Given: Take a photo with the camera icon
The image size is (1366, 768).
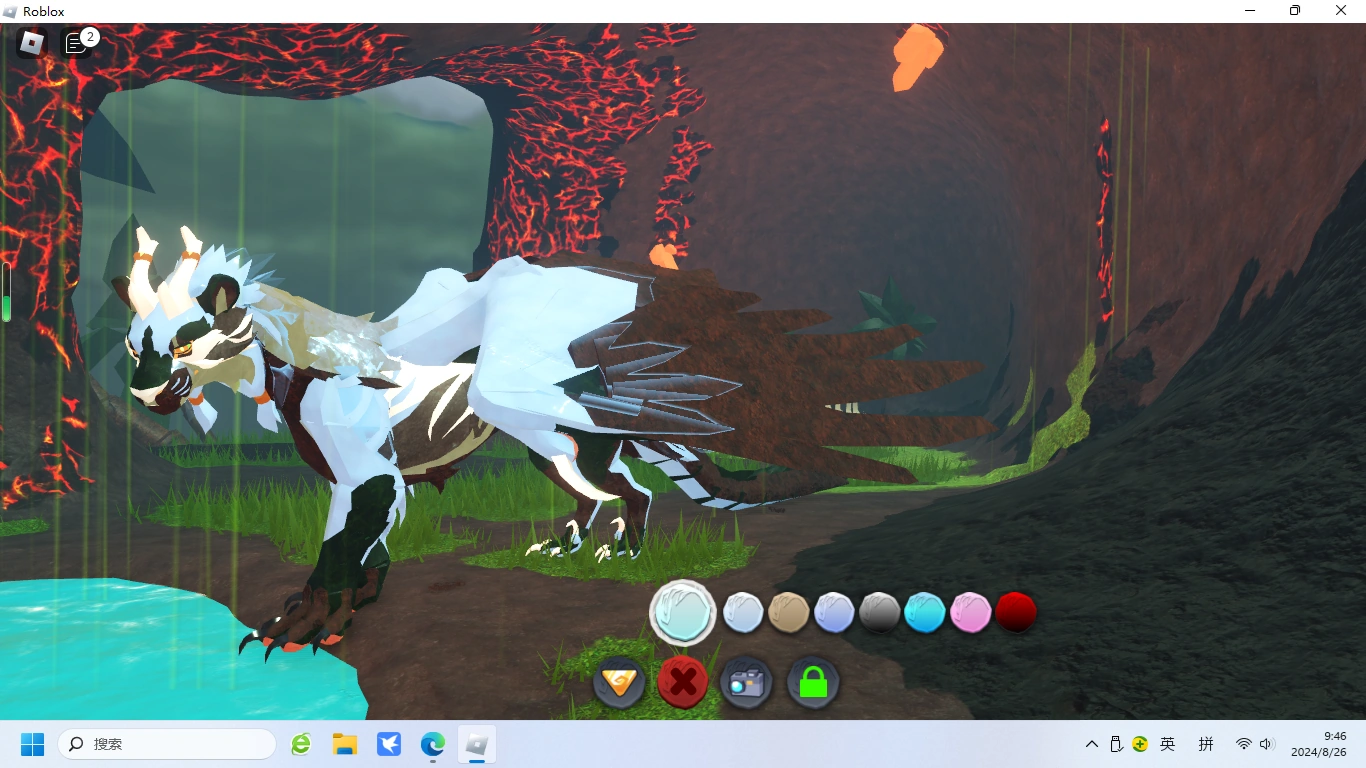Looking at the screenshot, I should click(x=746, y=683).
